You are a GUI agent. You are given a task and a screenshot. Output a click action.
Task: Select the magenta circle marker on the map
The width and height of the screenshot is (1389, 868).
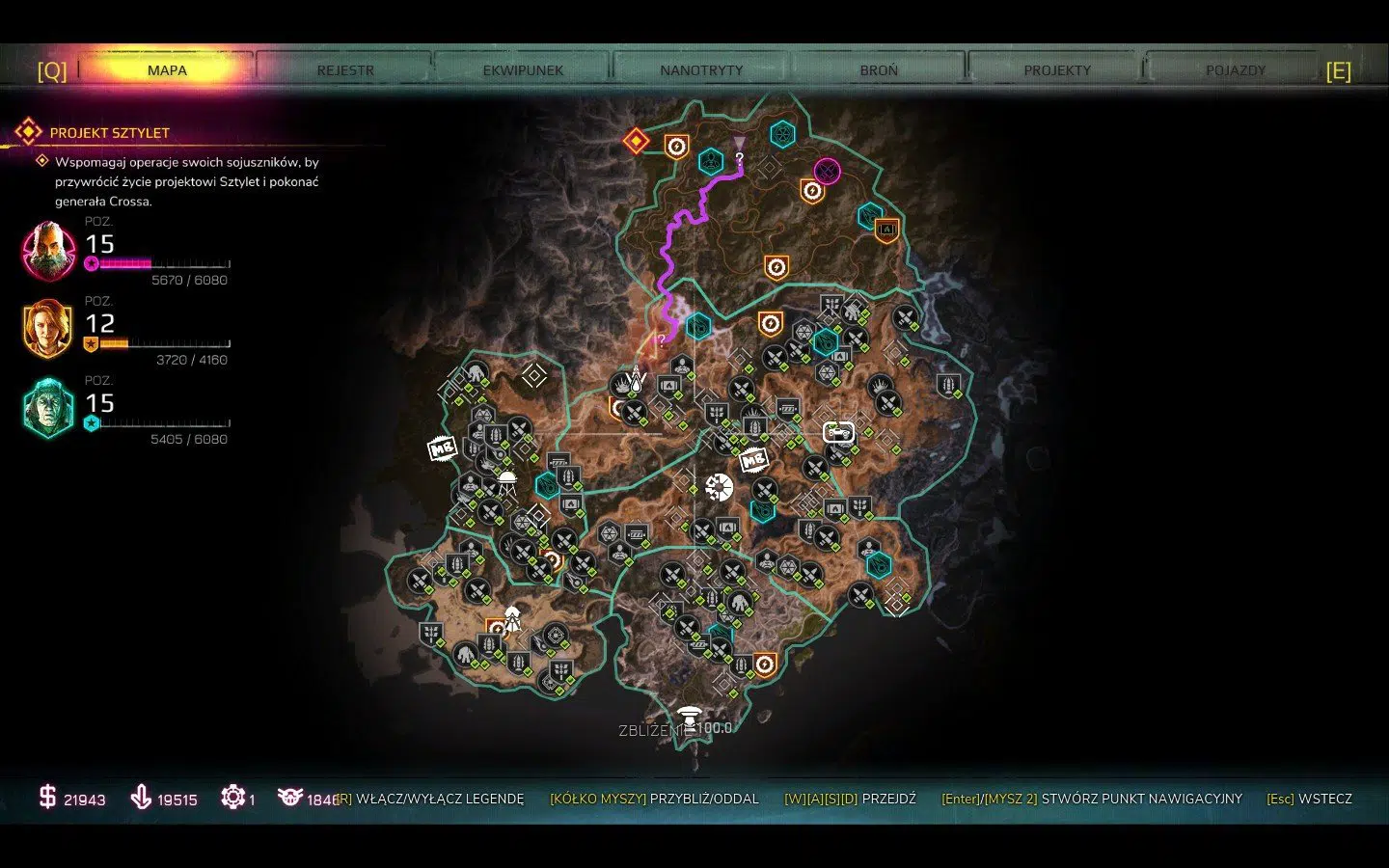point(827,172)
